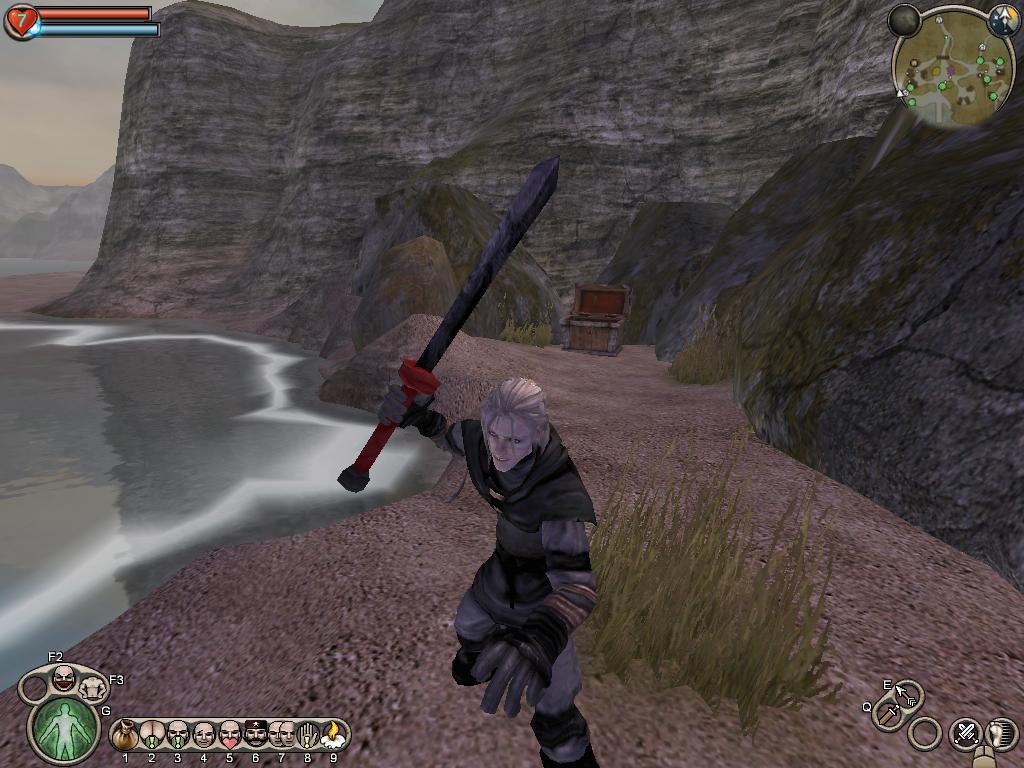
Task: Choose the flexing torso expression icon
Action: coord(93,687)
